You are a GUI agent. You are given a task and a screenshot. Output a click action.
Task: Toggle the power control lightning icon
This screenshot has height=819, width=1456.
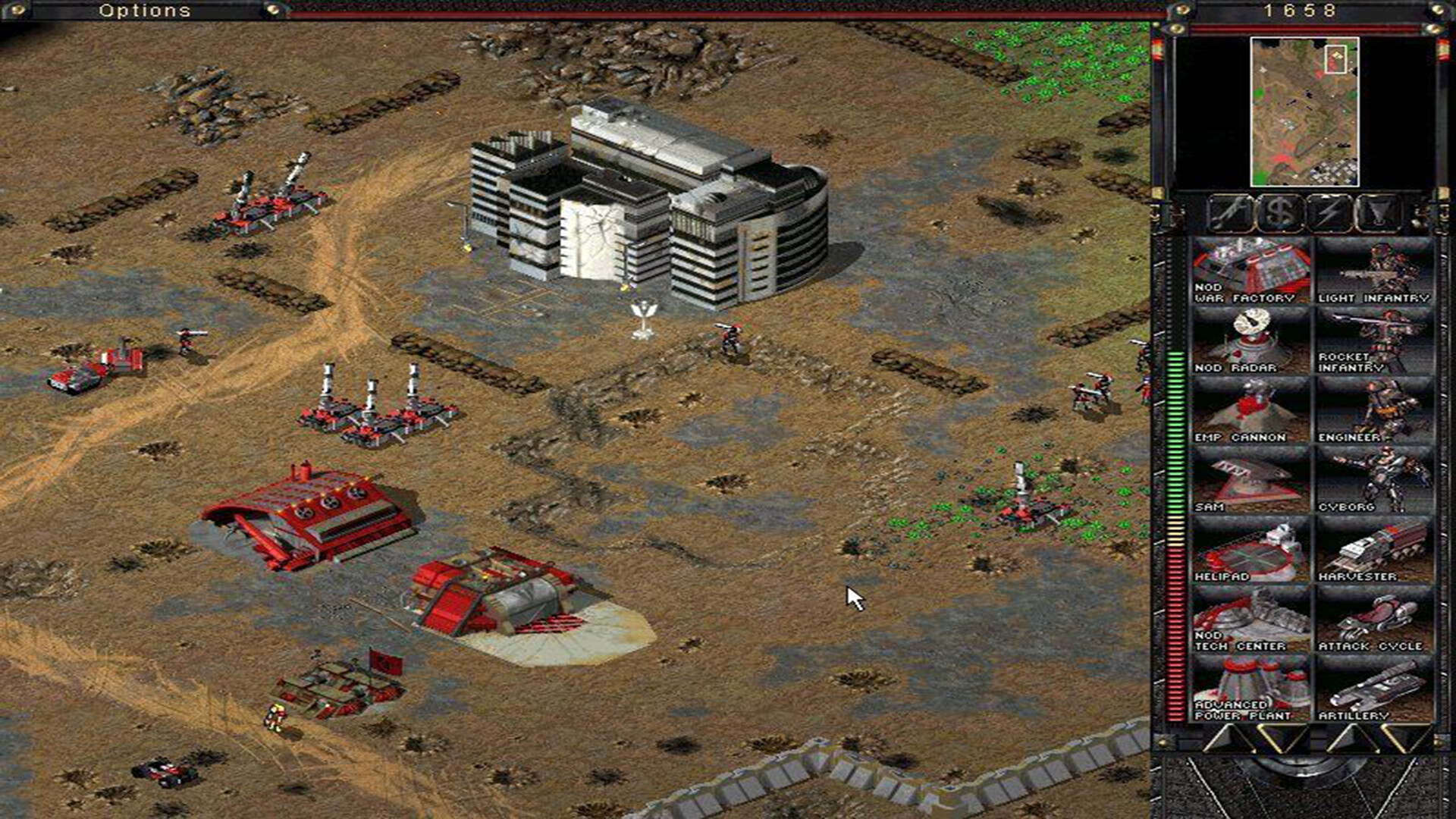[x=1331, y=215]
